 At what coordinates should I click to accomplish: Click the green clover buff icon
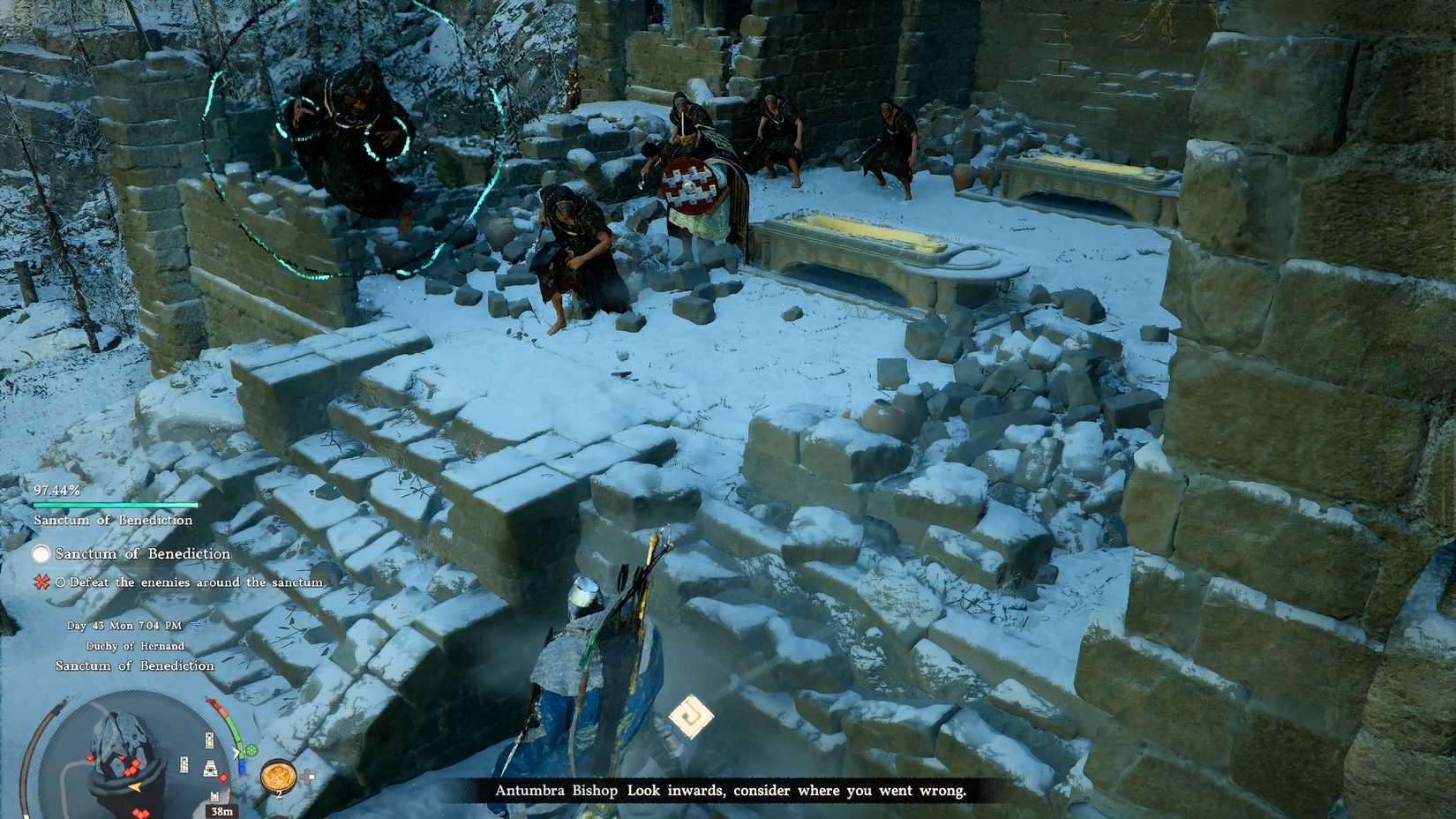[x=252, y=750]
